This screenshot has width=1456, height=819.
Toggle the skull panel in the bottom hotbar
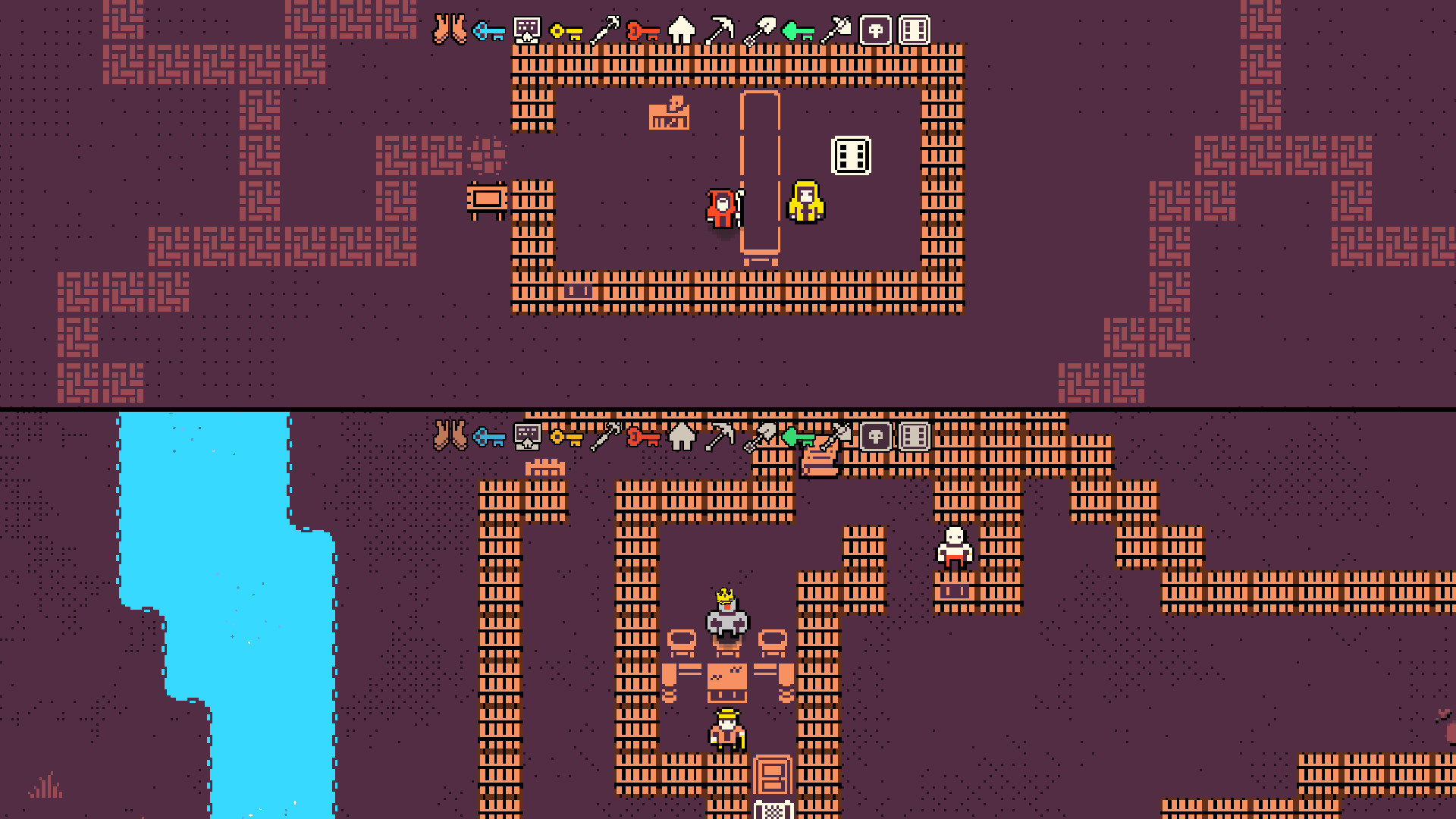pos(876,438)
